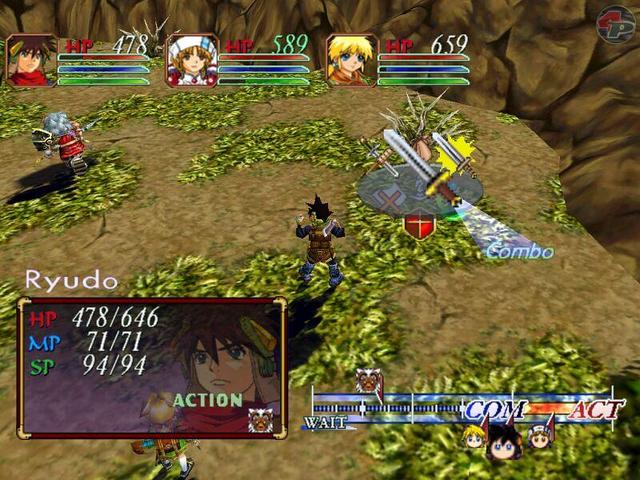Select the blonde character's party portrait
Image resolution: width=640 pixels, height=480 pixels.
[x=352, y=60]
